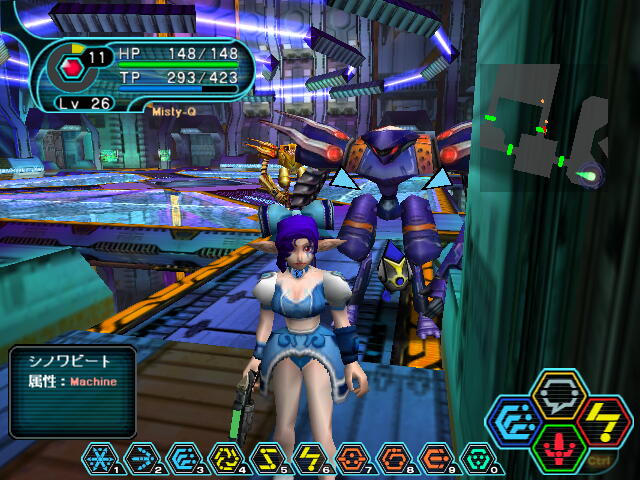This screenshot has width=640, height=480.
Task: Cast the yellow zigzag technique in slot 5
Action: 268,458
